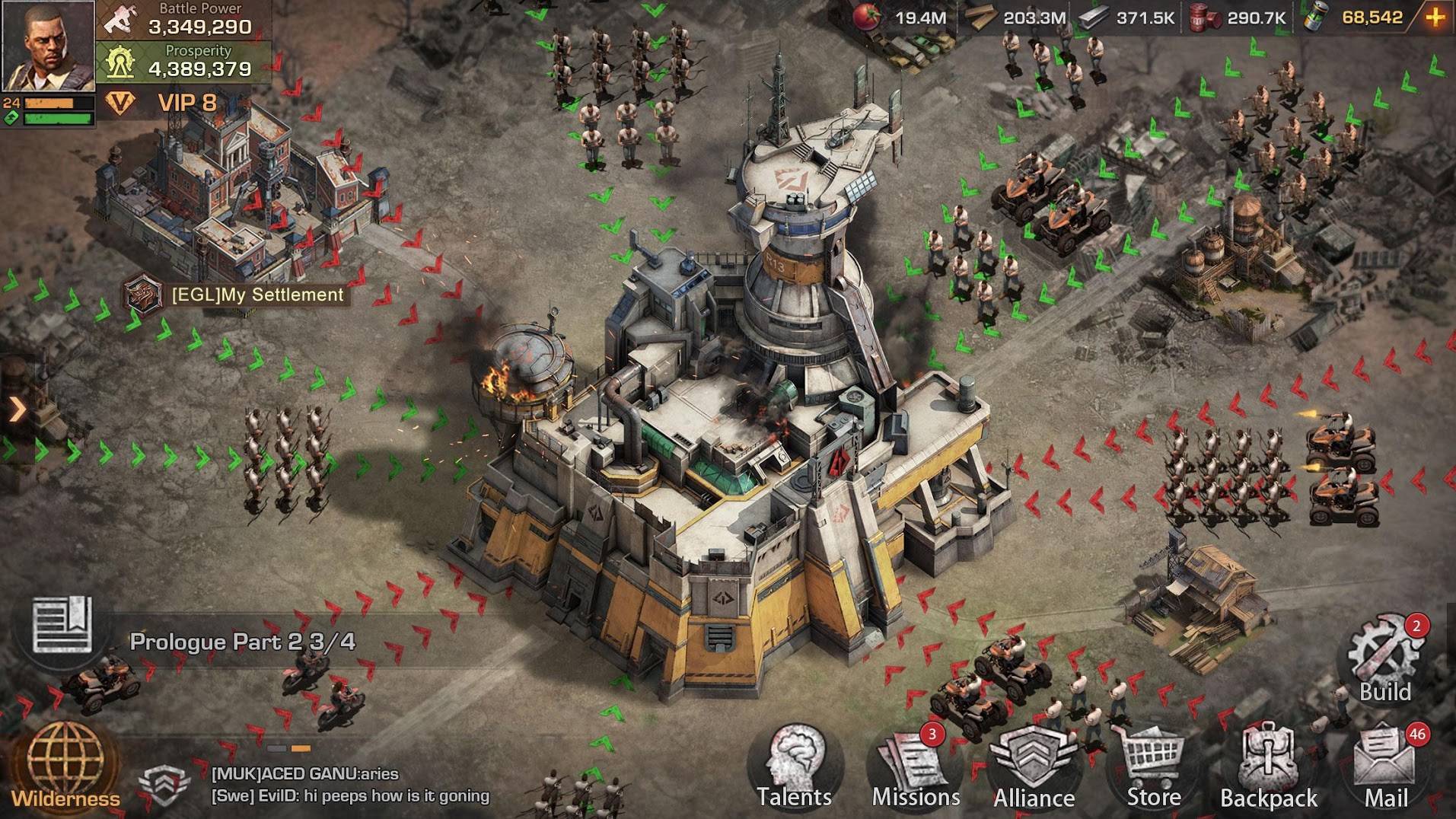View Prosperity details

pos(184,61)
